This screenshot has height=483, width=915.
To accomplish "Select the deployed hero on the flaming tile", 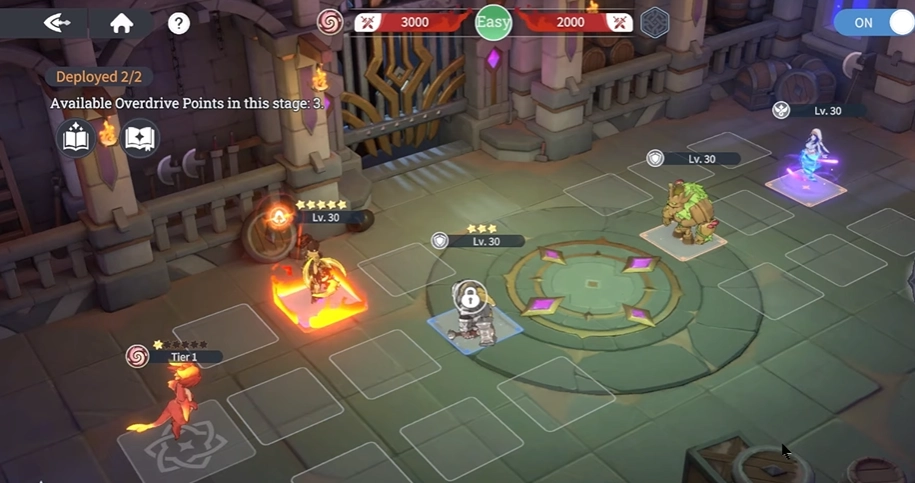I will (320, 278).
